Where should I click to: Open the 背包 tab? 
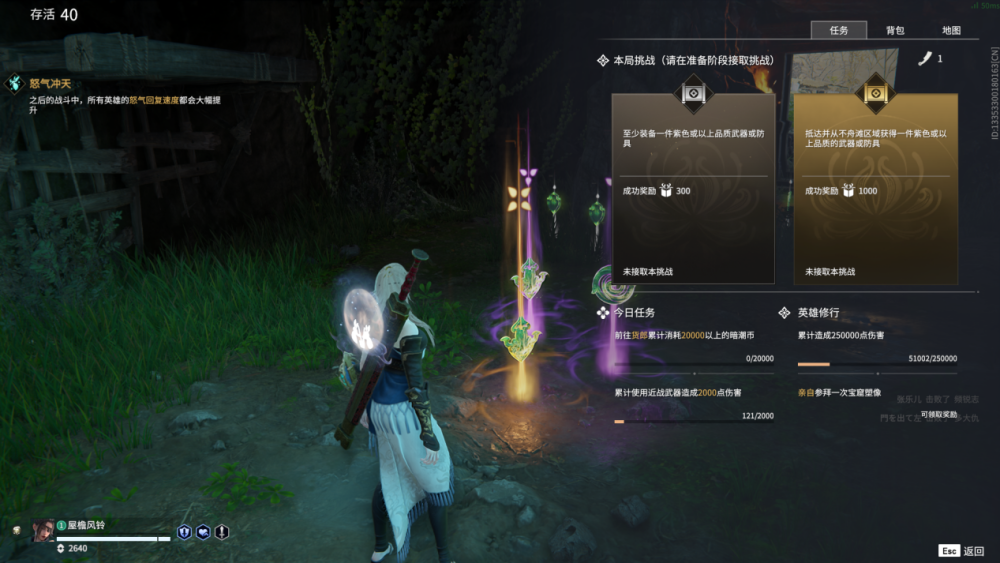tap(894, 31)
